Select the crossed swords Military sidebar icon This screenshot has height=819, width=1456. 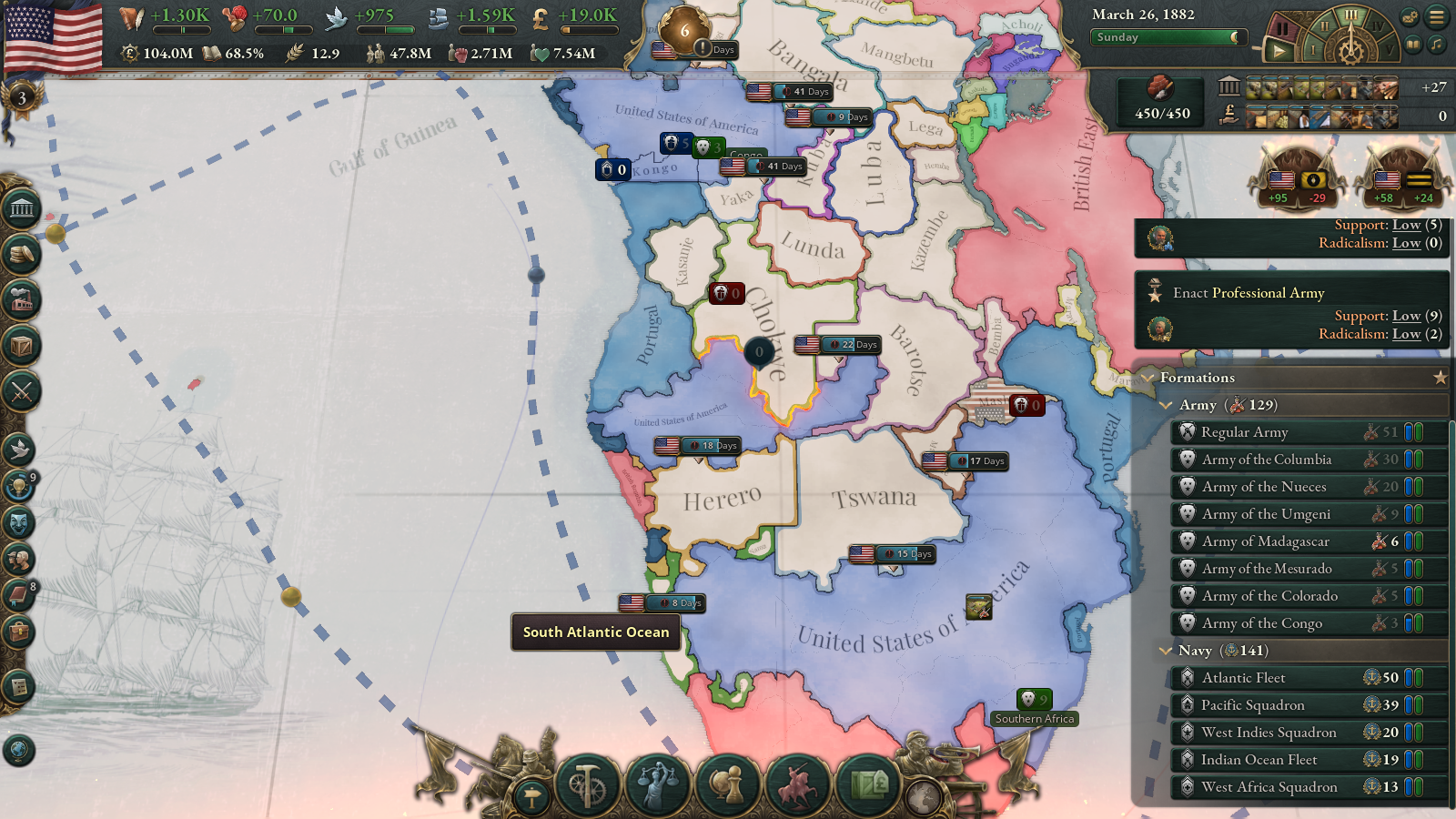click(20, 391)
